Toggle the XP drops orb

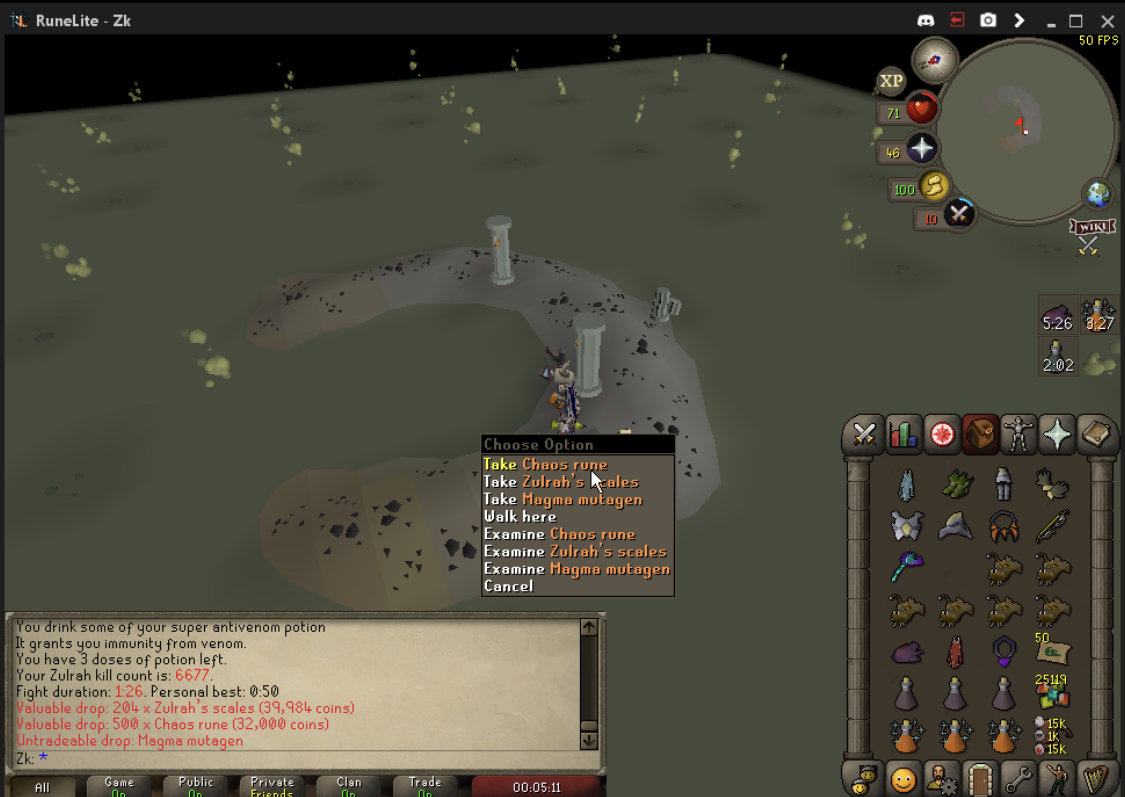pyautogui.click(x=890, y=81)
